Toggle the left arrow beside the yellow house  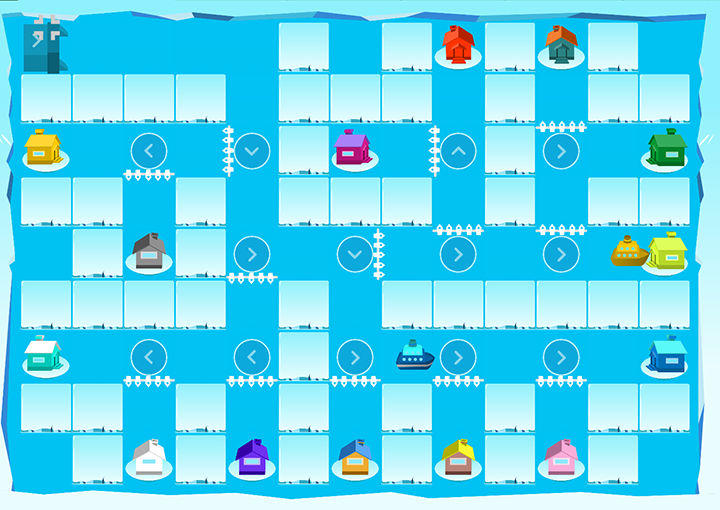[149, 151]
